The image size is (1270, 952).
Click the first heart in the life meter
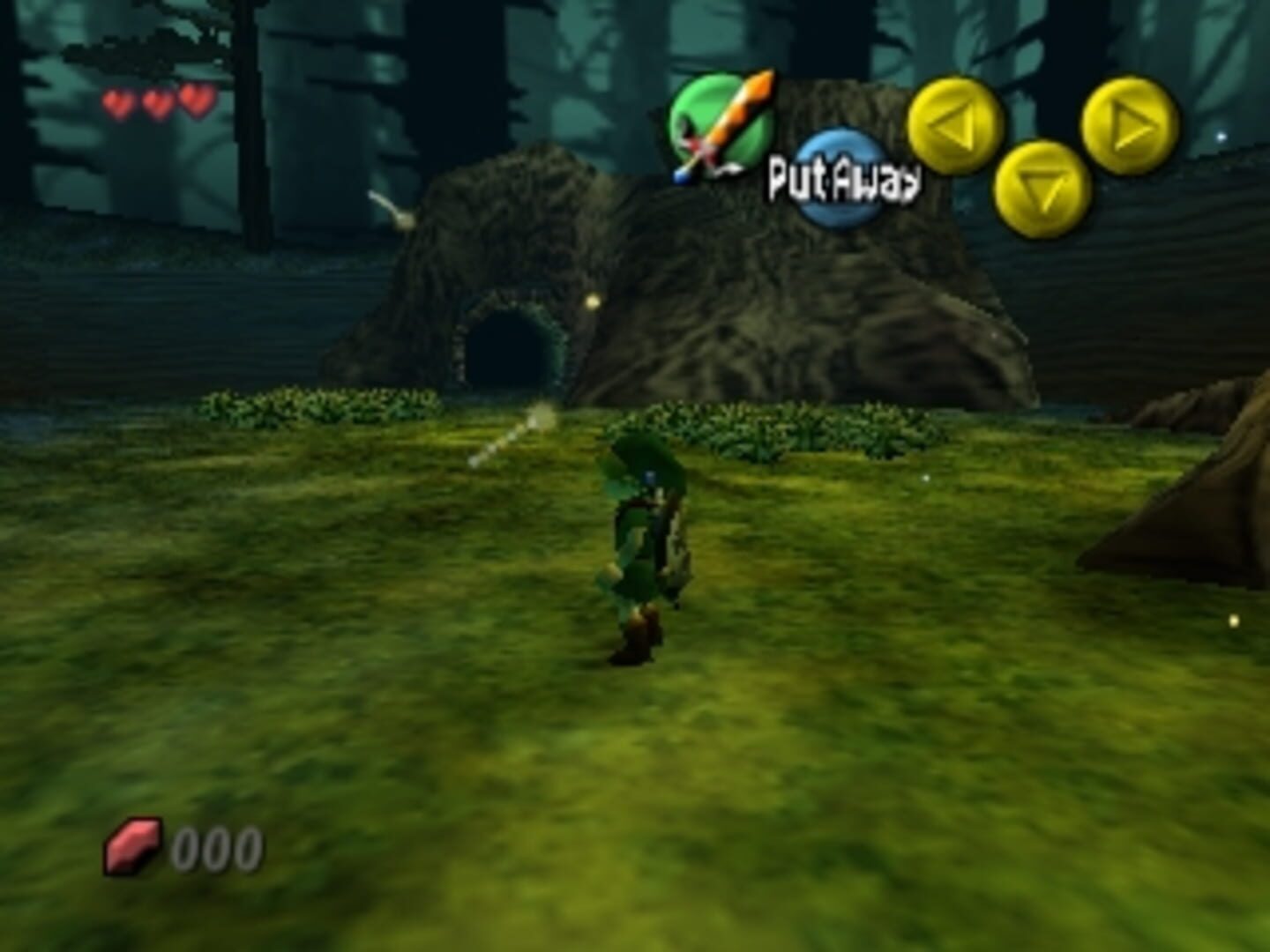click(116, 103)
